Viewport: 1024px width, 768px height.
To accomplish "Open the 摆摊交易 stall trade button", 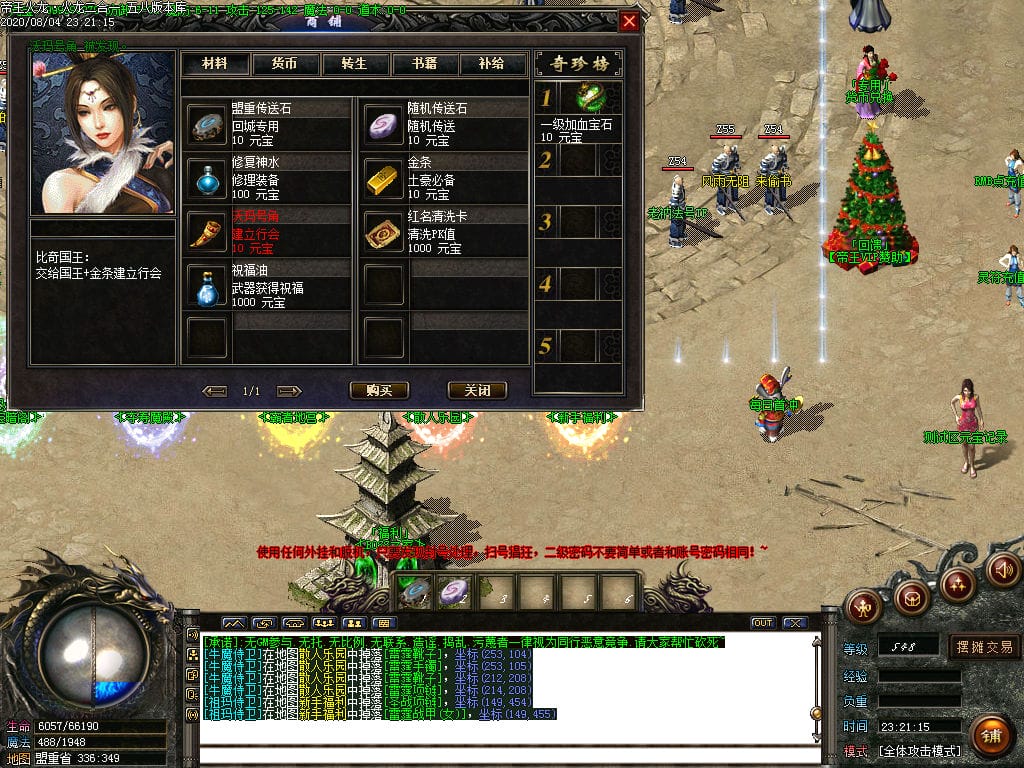I will tap(984, 646).
